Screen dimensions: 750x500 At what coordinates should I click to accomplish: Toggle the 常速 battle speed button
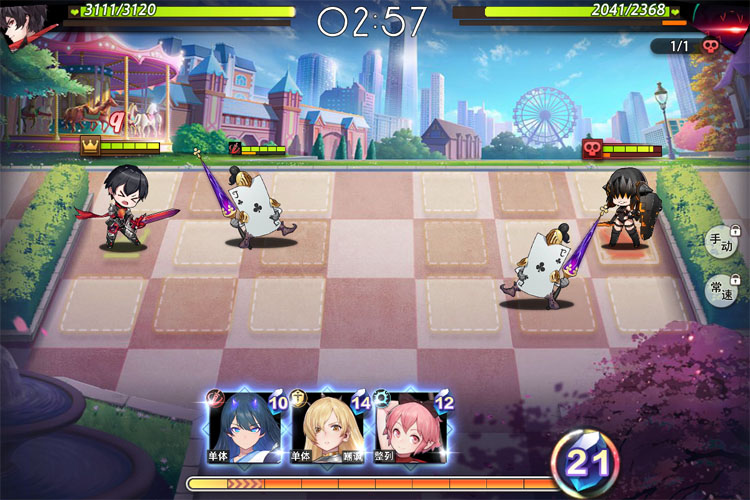pos(720,291)
